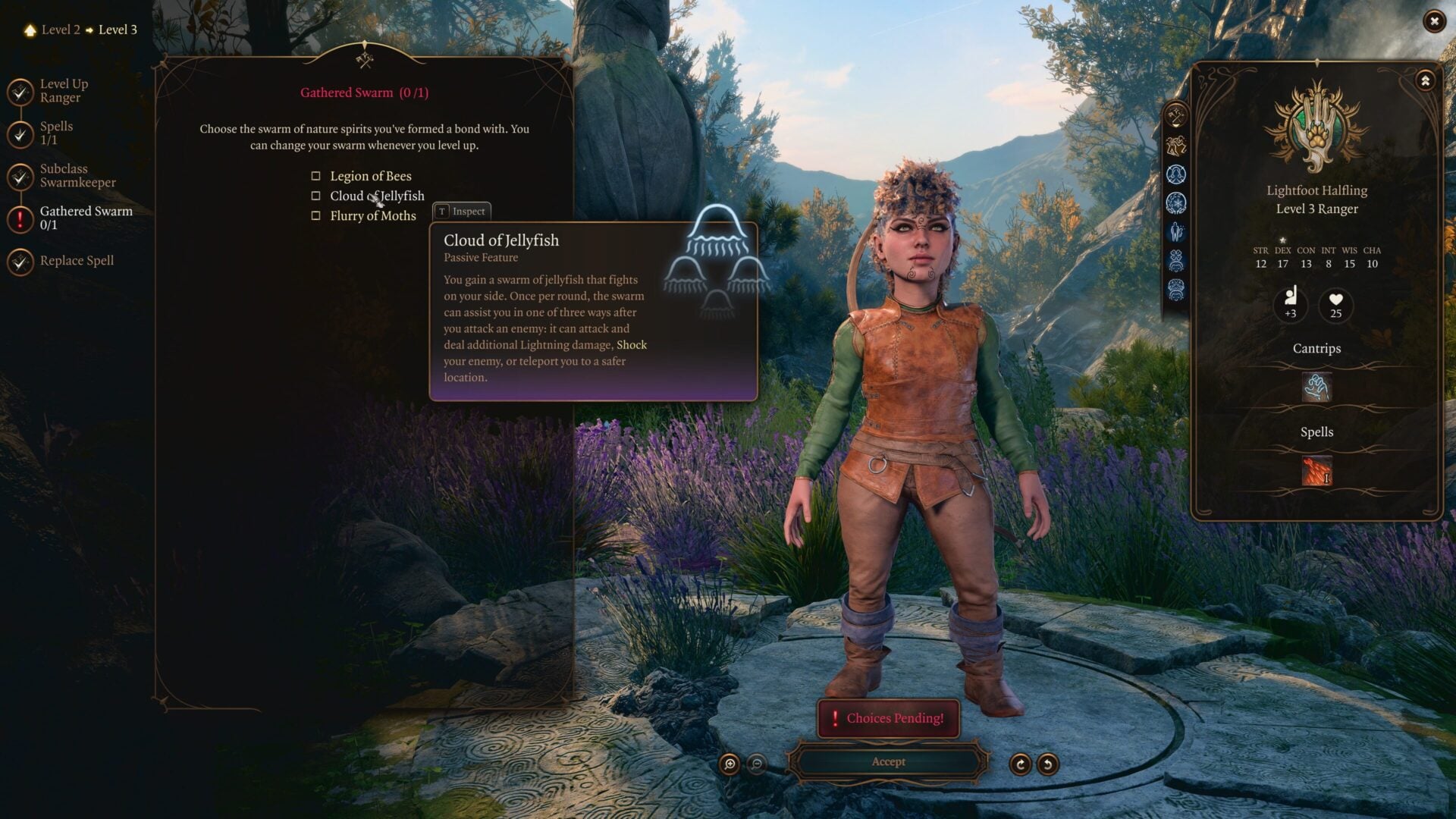Rotate the character clockwise
This screenshot has height=819, width=1456.
tap(1020, 764)
